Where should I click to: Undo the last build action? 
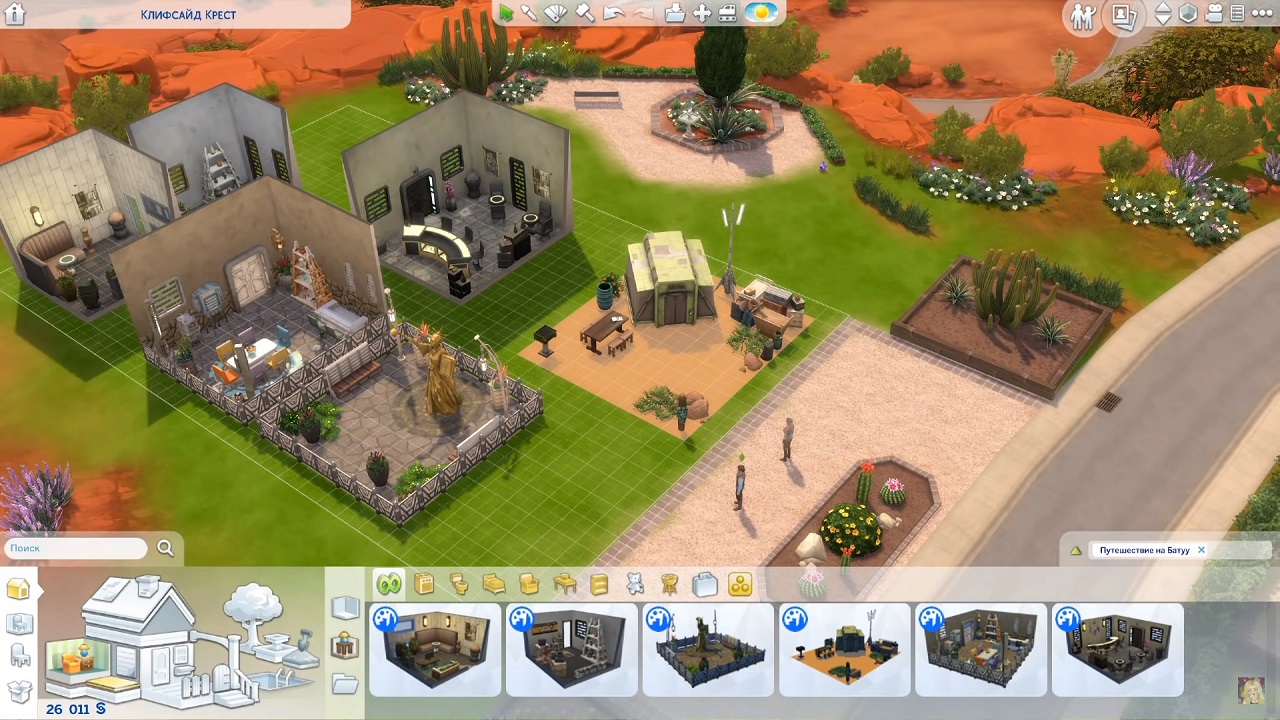[x=613, y=13]
